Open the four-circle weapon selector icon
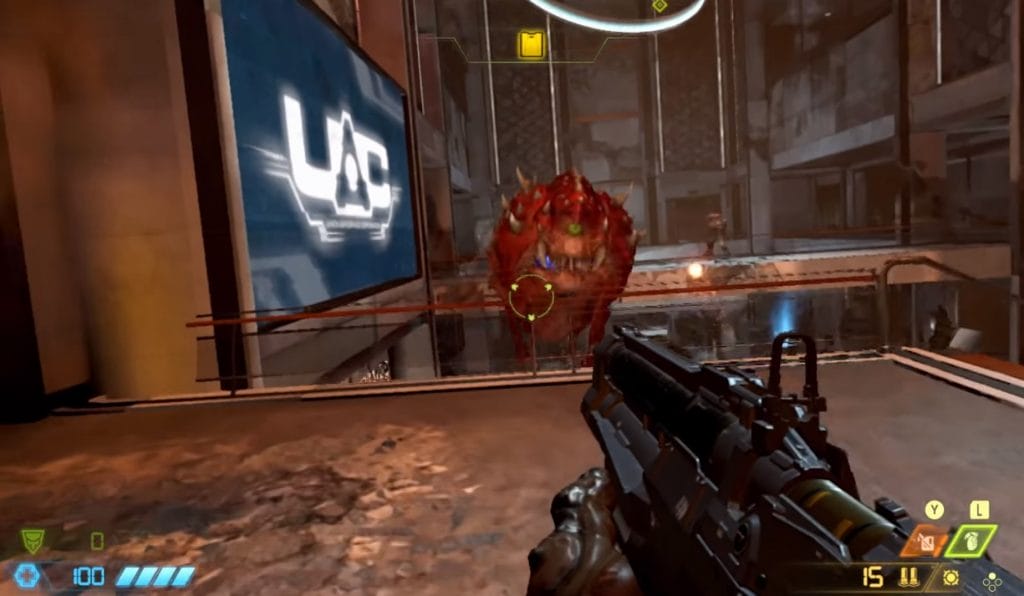The height and width of the screenshot is (596, 1024). pos(991,579)
